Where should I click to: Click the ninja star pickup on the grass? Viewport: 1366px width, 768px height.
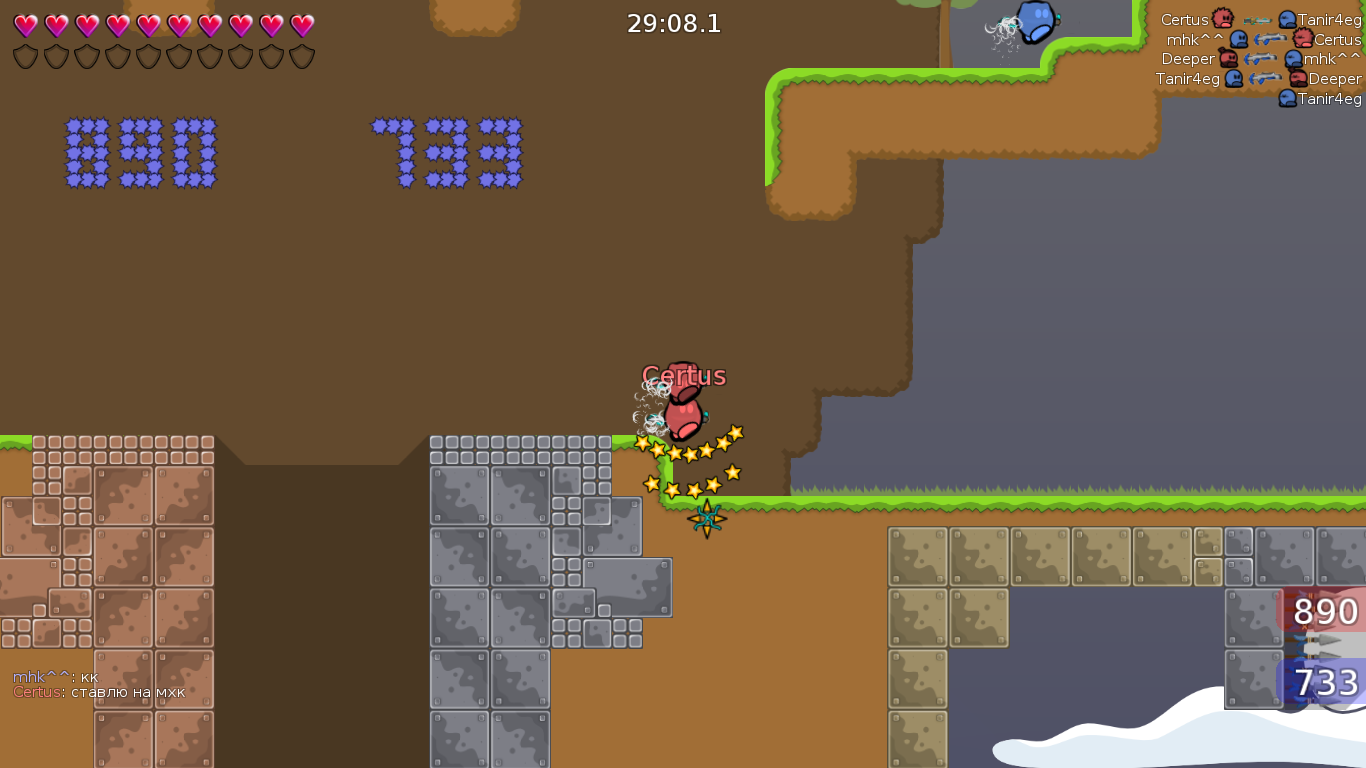pos(707,517)
